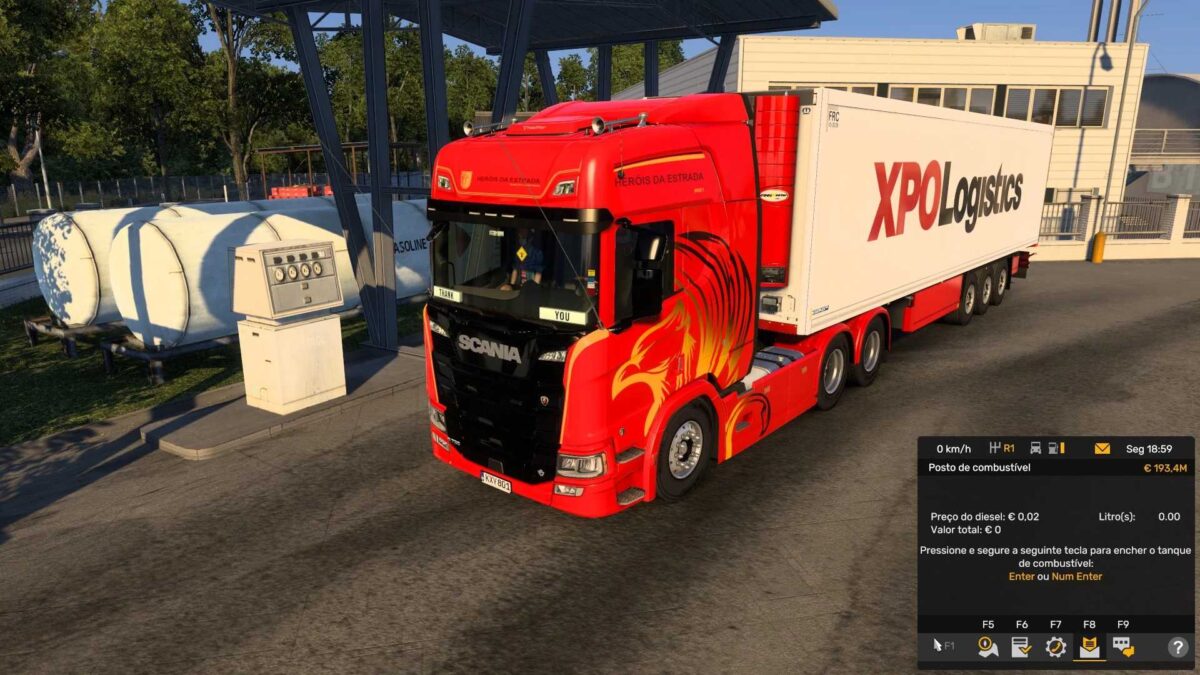Open the navigation map tab (F5)
1200x675 pixels.
pyautogui.click(x=988, y=647)
